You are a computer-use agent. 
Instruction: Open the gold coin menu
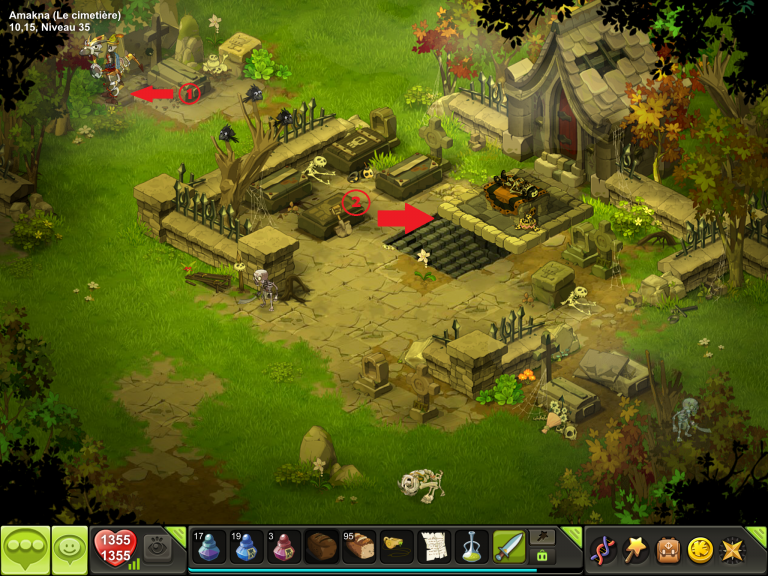[x=699, y=549]
